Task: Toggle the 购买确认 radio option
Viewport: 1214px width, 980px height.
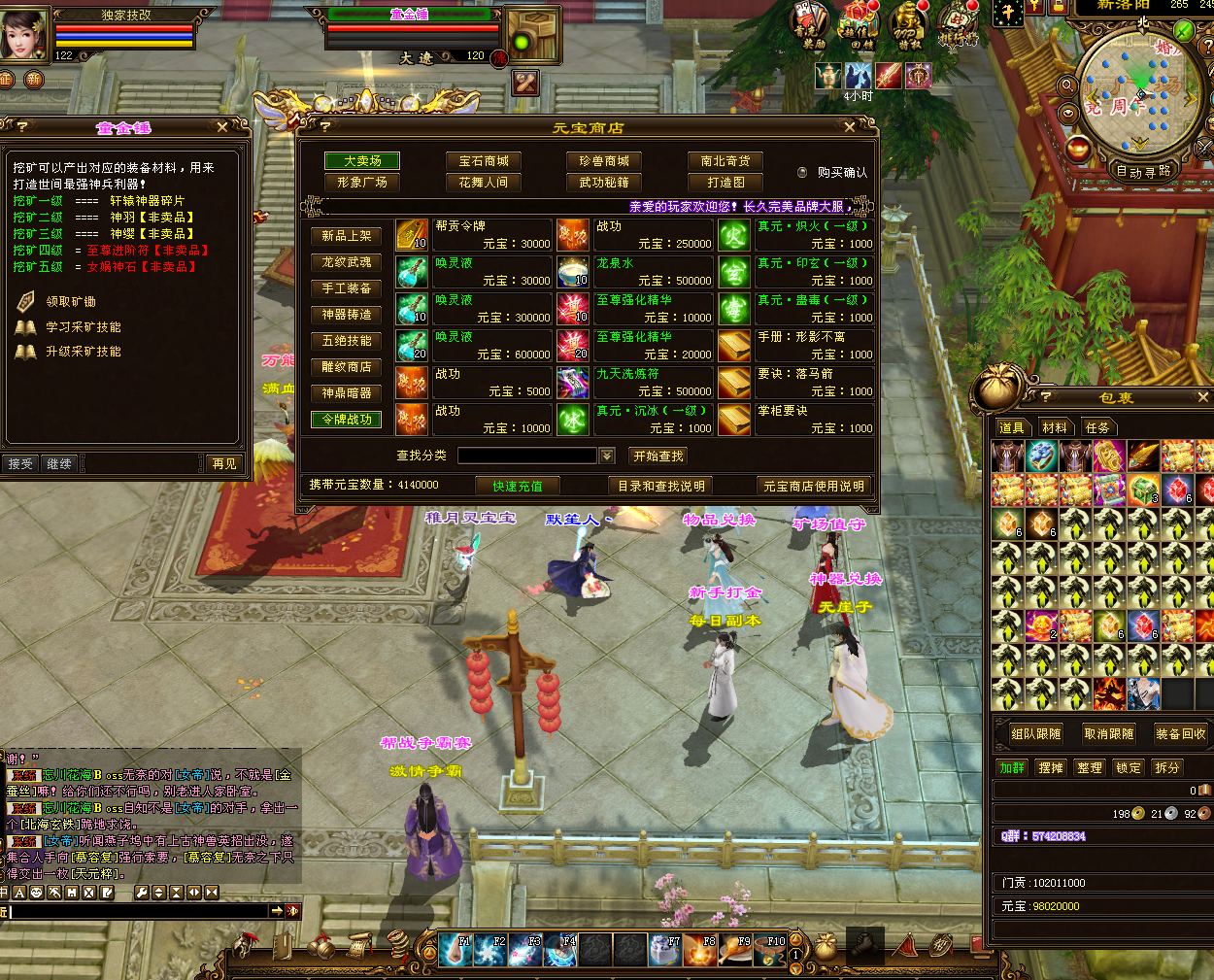Action: click(802, 173)
